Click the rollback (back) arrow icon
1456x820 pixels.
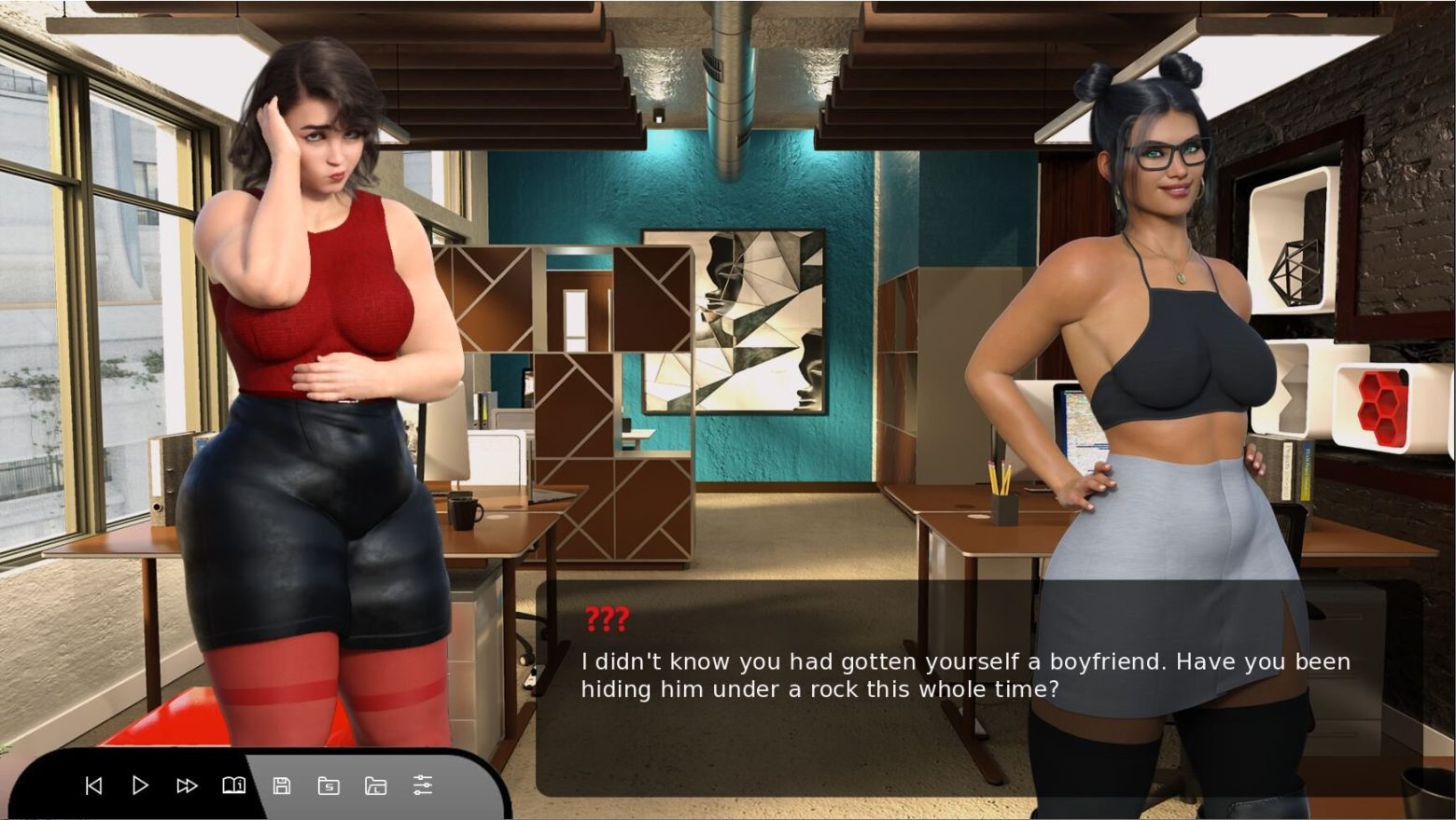[x=93, y=785]
